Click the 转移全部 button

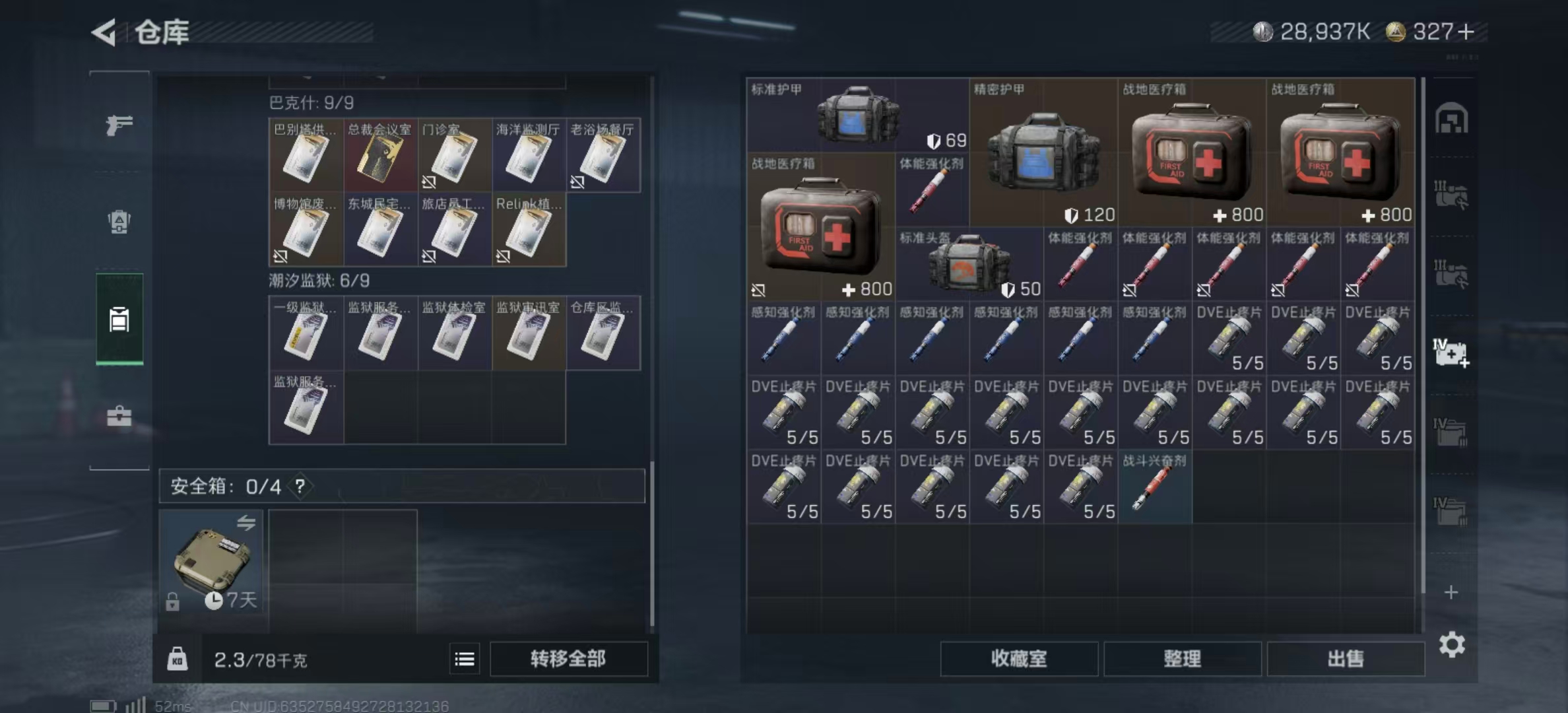[569, 659]
